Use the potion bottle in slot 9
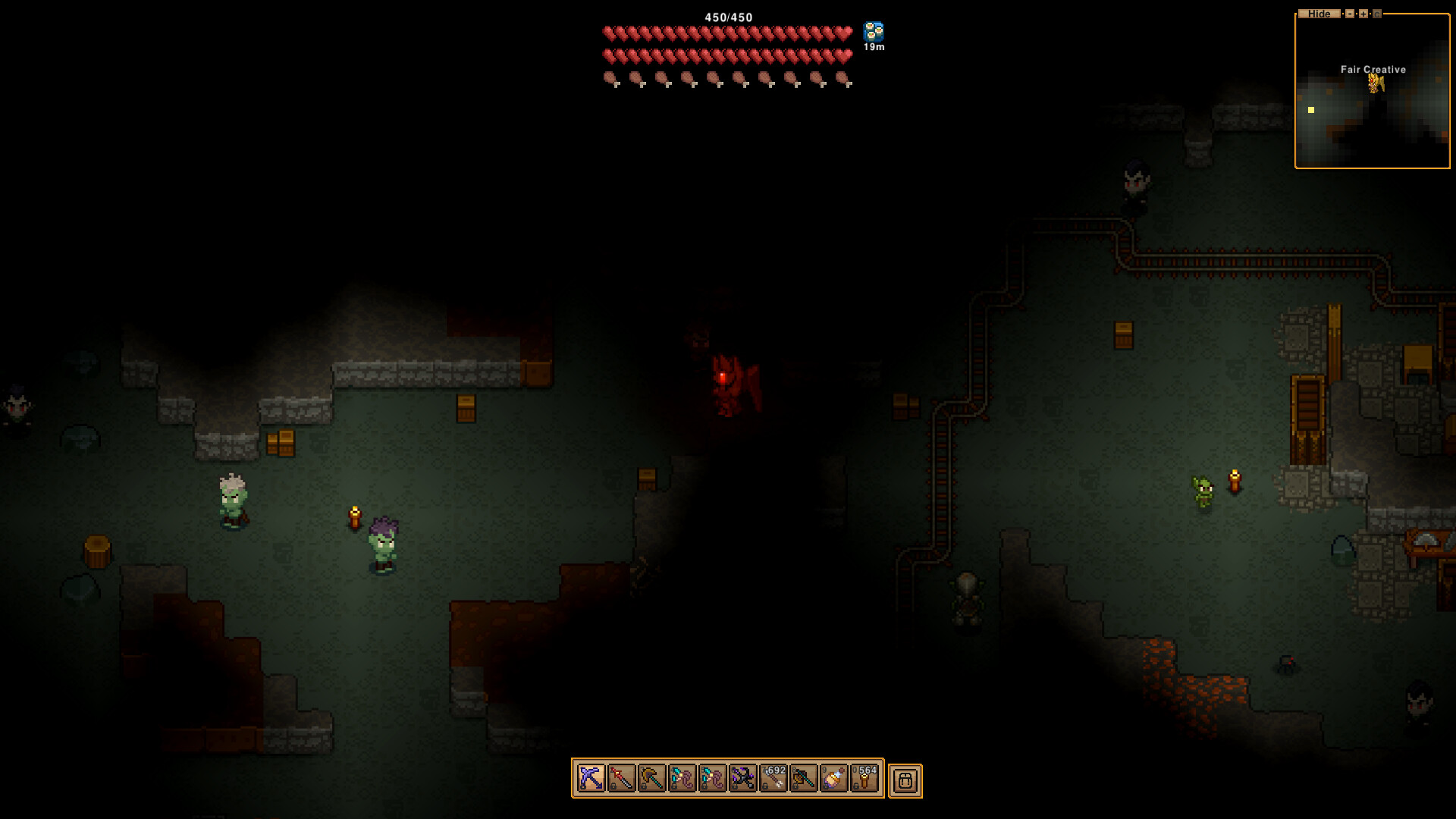1456x819 pixels. [833, 779]
